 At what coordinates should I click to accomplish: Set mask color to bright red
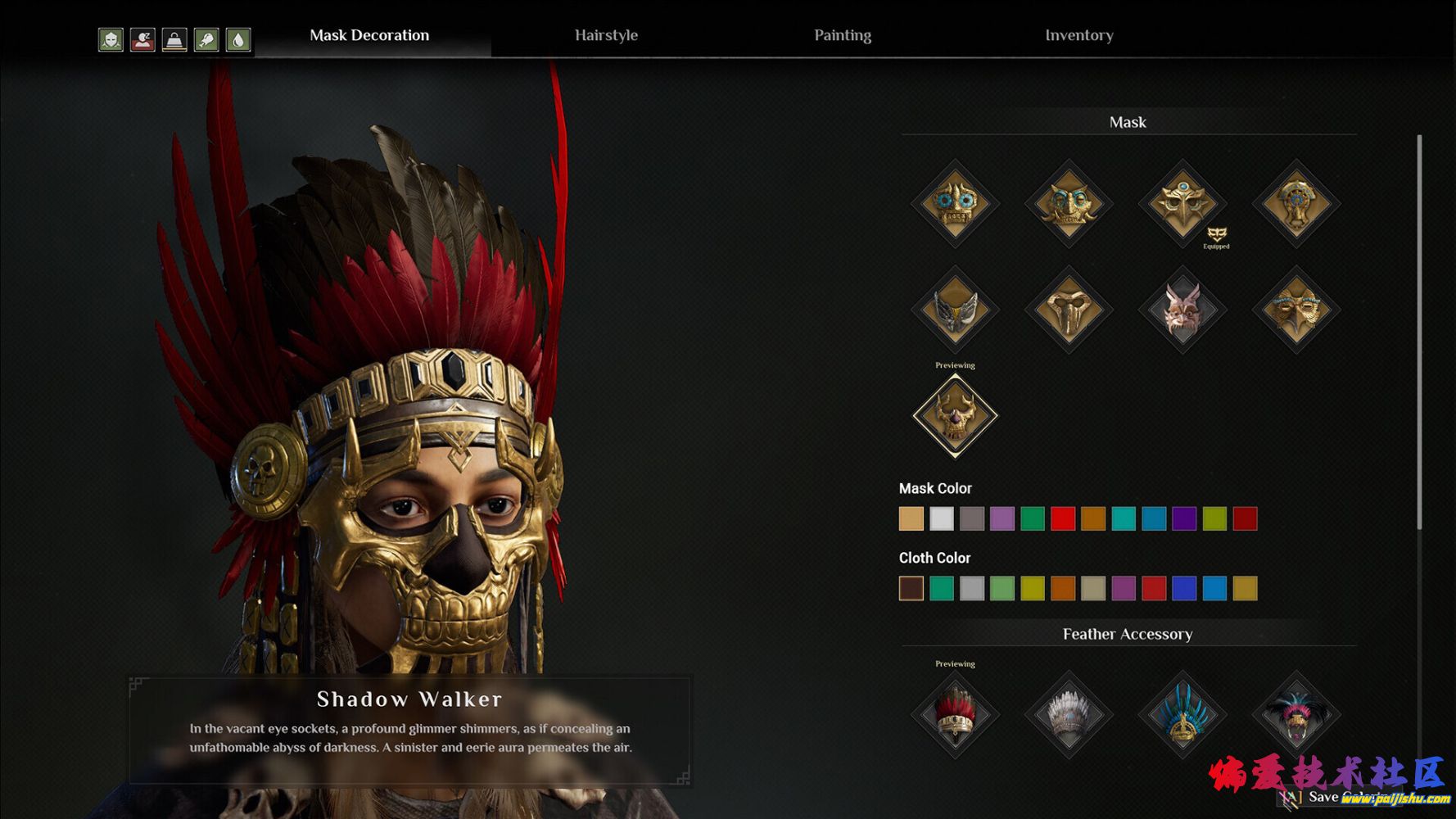click(x=1063, y=518)
